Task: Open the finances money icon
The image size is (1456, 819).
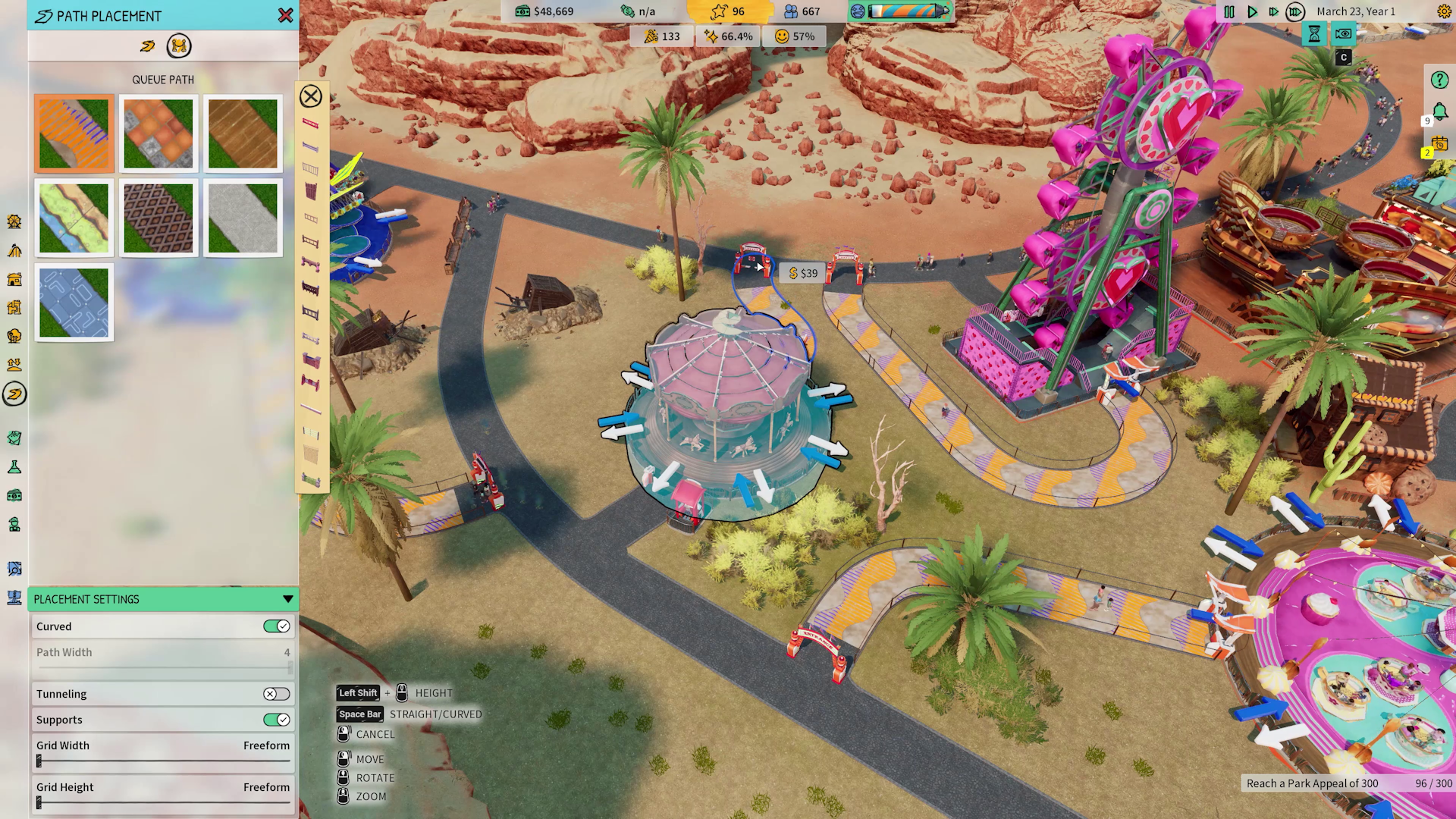Action: pos(14,495)
